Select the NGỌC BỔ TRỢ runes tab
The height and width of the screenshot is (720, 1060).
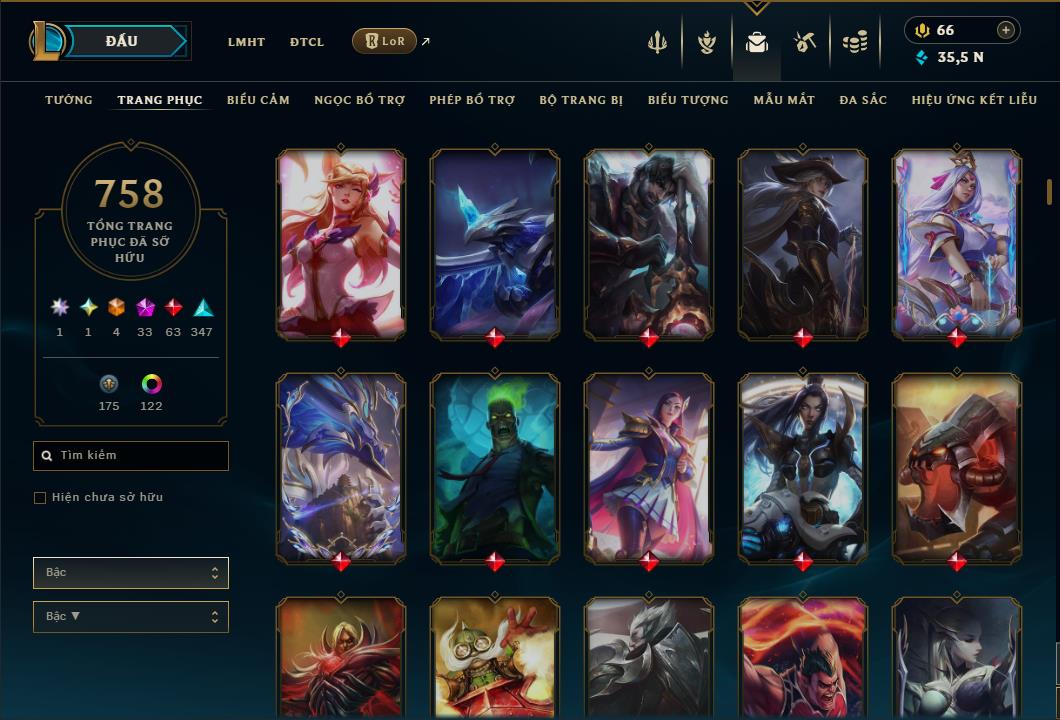359,100
